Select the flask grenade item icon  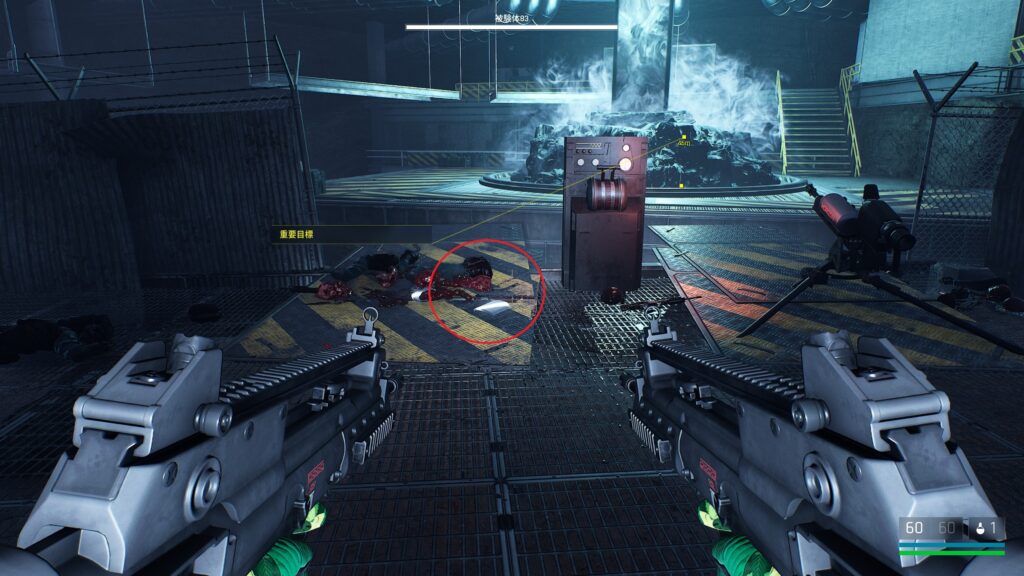[978, 528]
